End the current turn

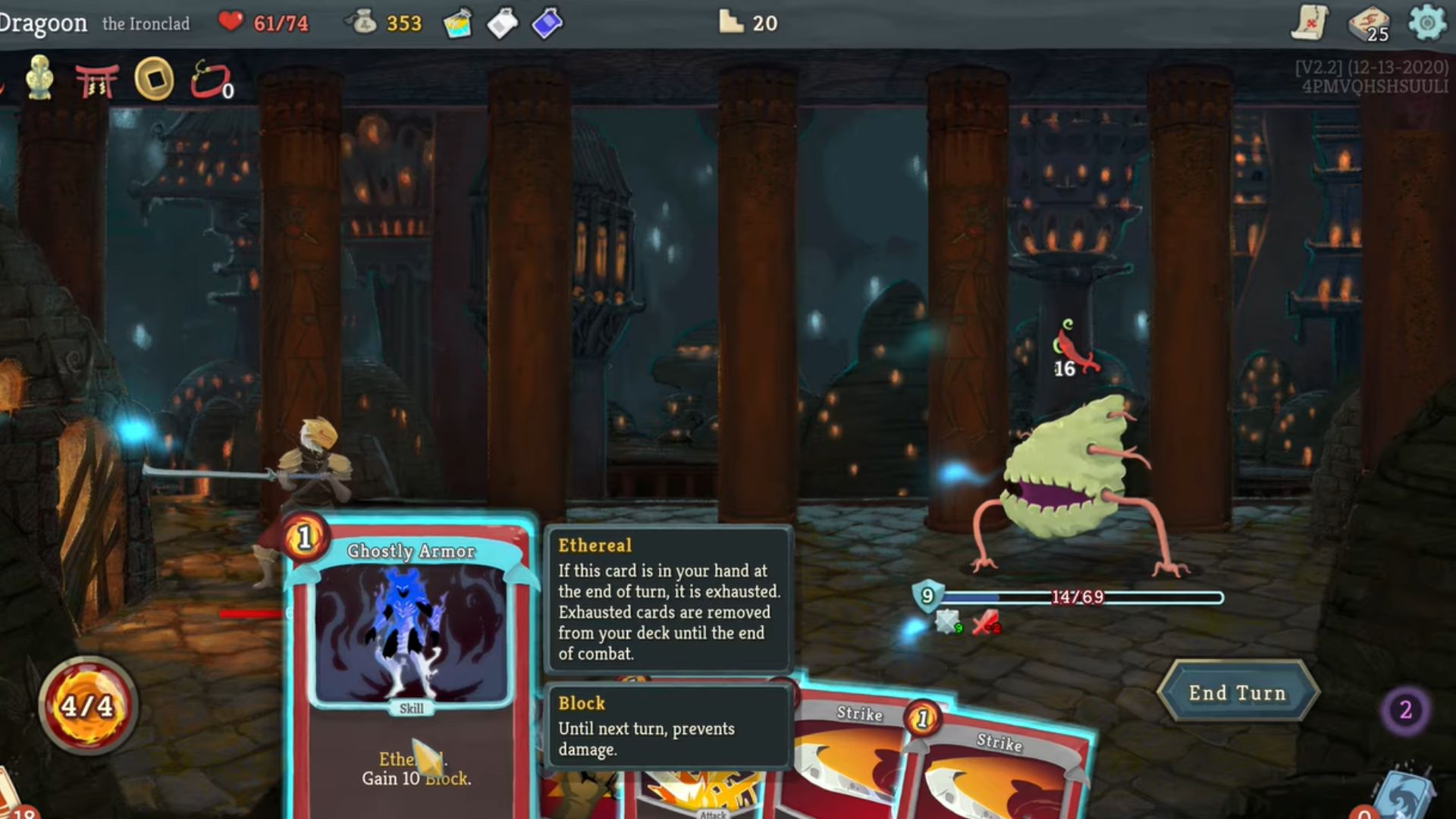pos(1238,692)
